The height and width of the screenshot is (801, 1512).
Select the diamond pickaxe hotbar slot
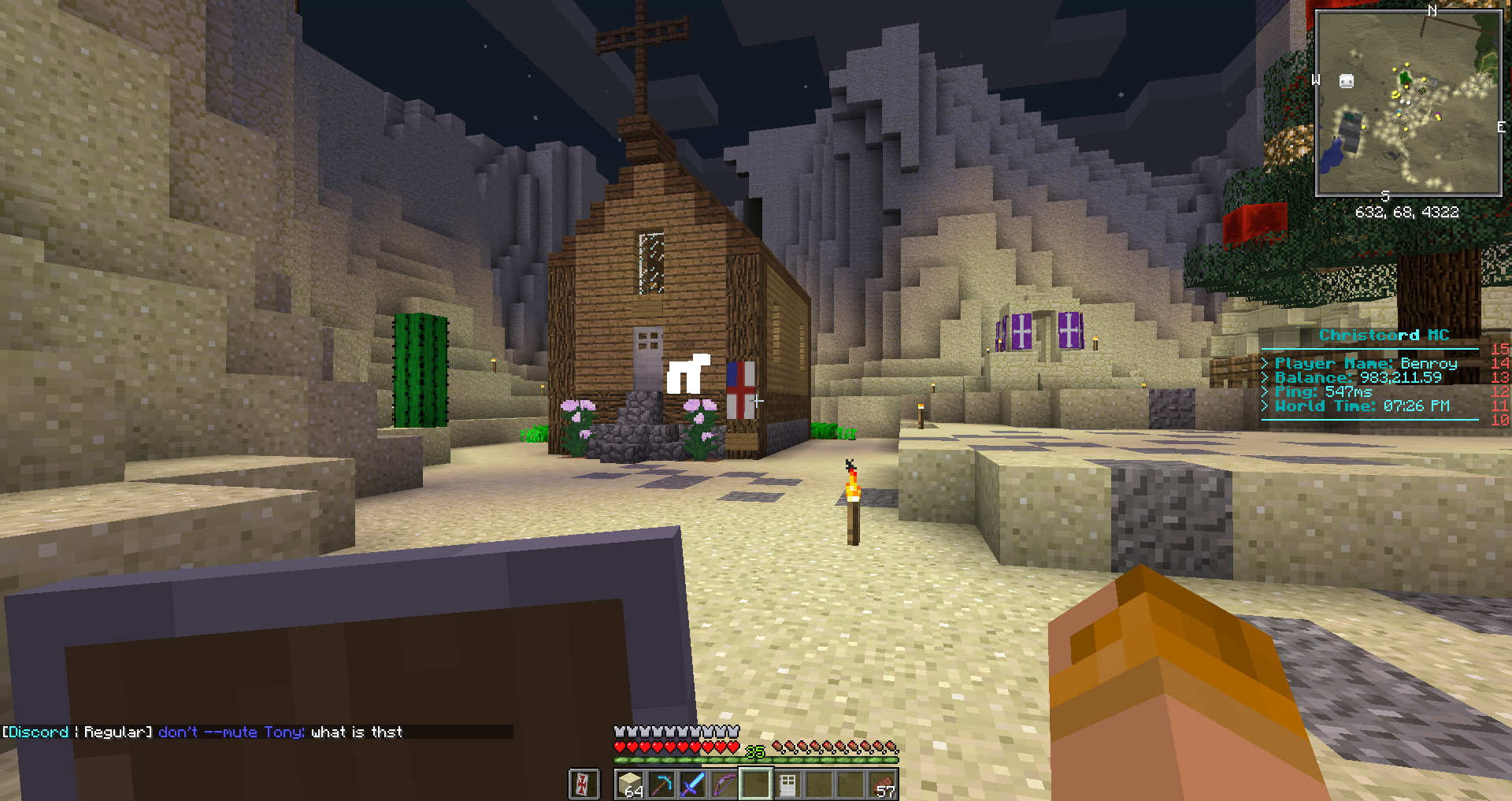coord(661,784)
